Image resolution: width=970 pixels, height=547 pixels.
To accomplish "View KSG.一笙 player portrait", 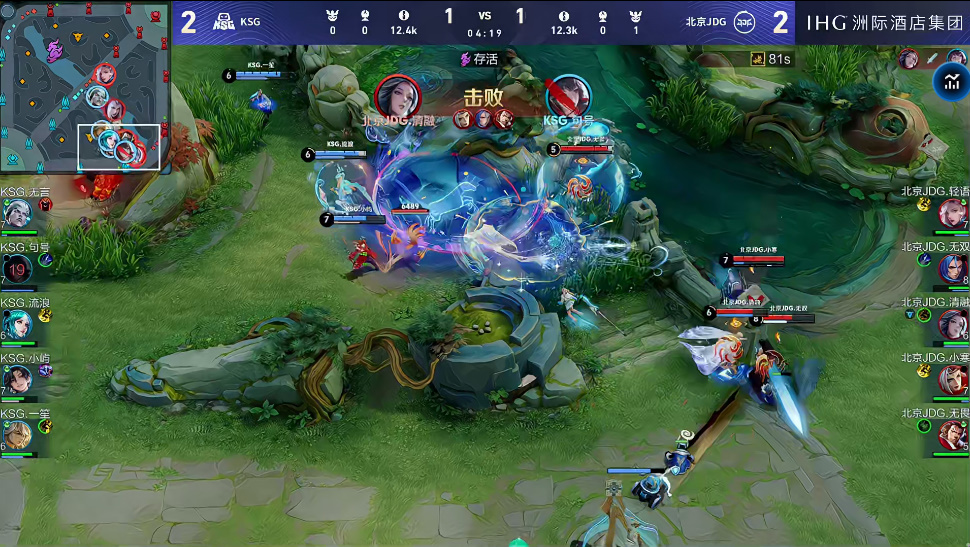I will tap(17, 435).
